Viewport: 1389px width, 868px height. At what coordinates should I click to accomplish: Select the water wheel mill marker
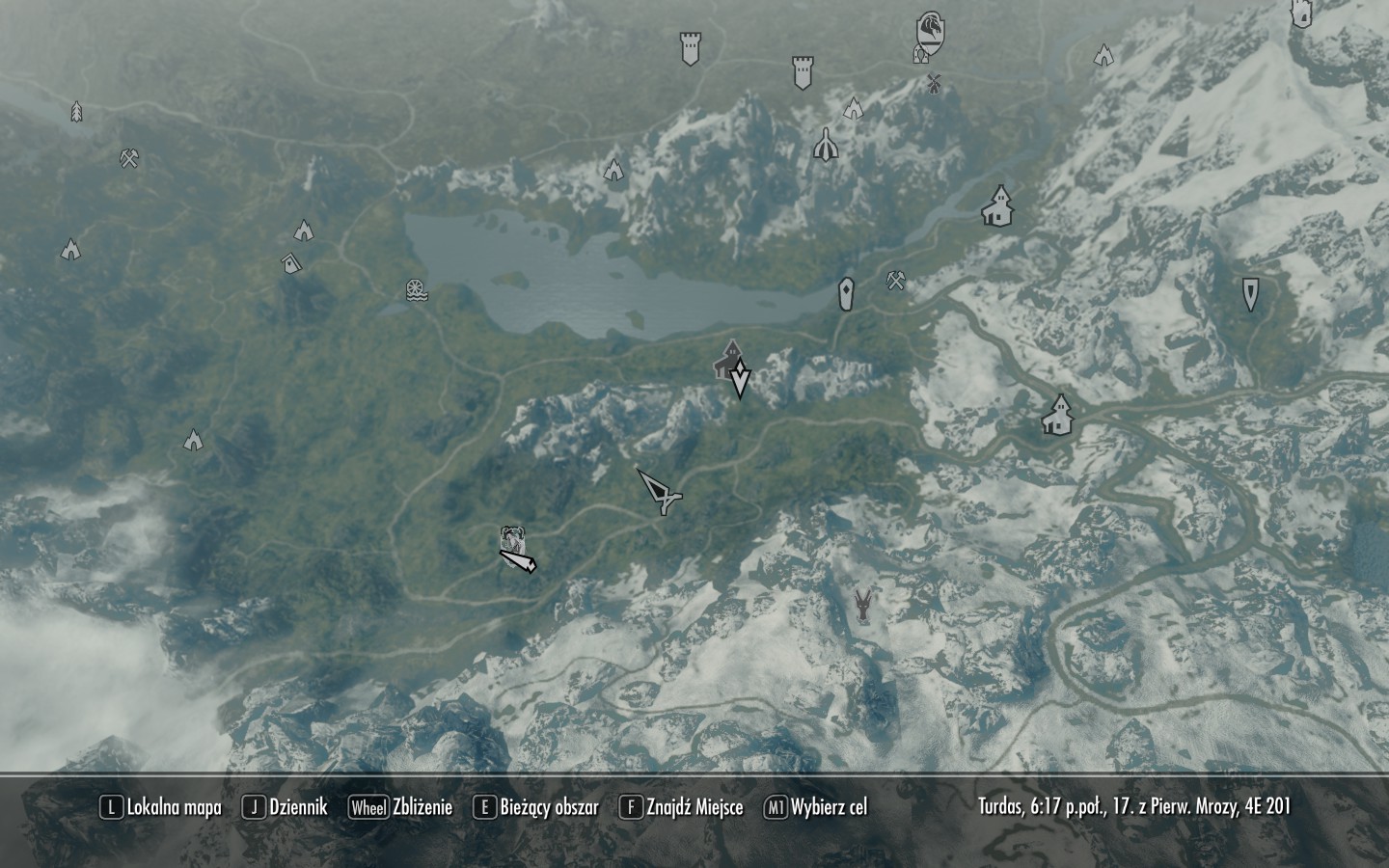coord(416,289)
